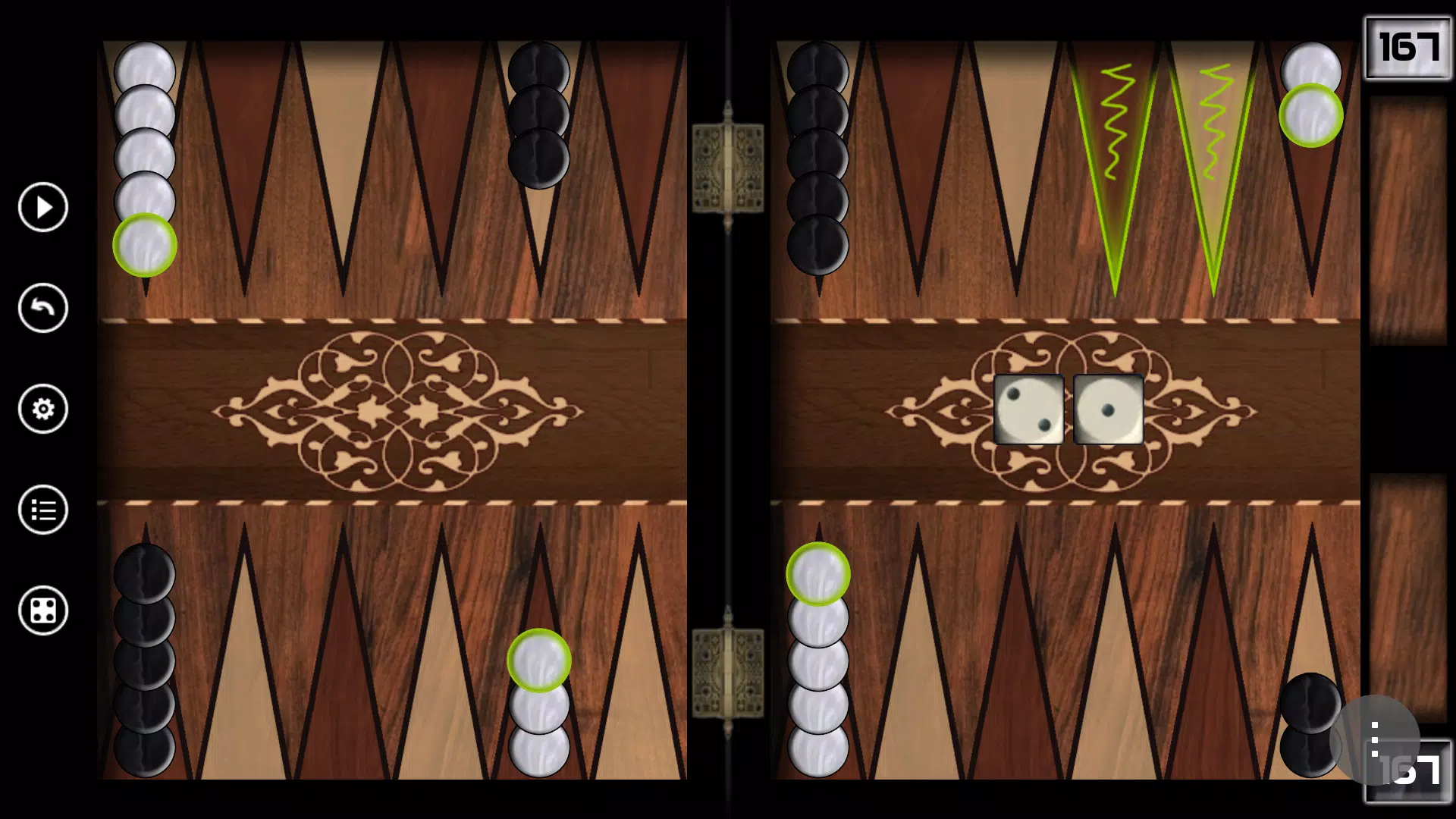The width and height of the screenshot is (1456, 819).
Task: Open the game settings
Action: (x=42, y=409)
